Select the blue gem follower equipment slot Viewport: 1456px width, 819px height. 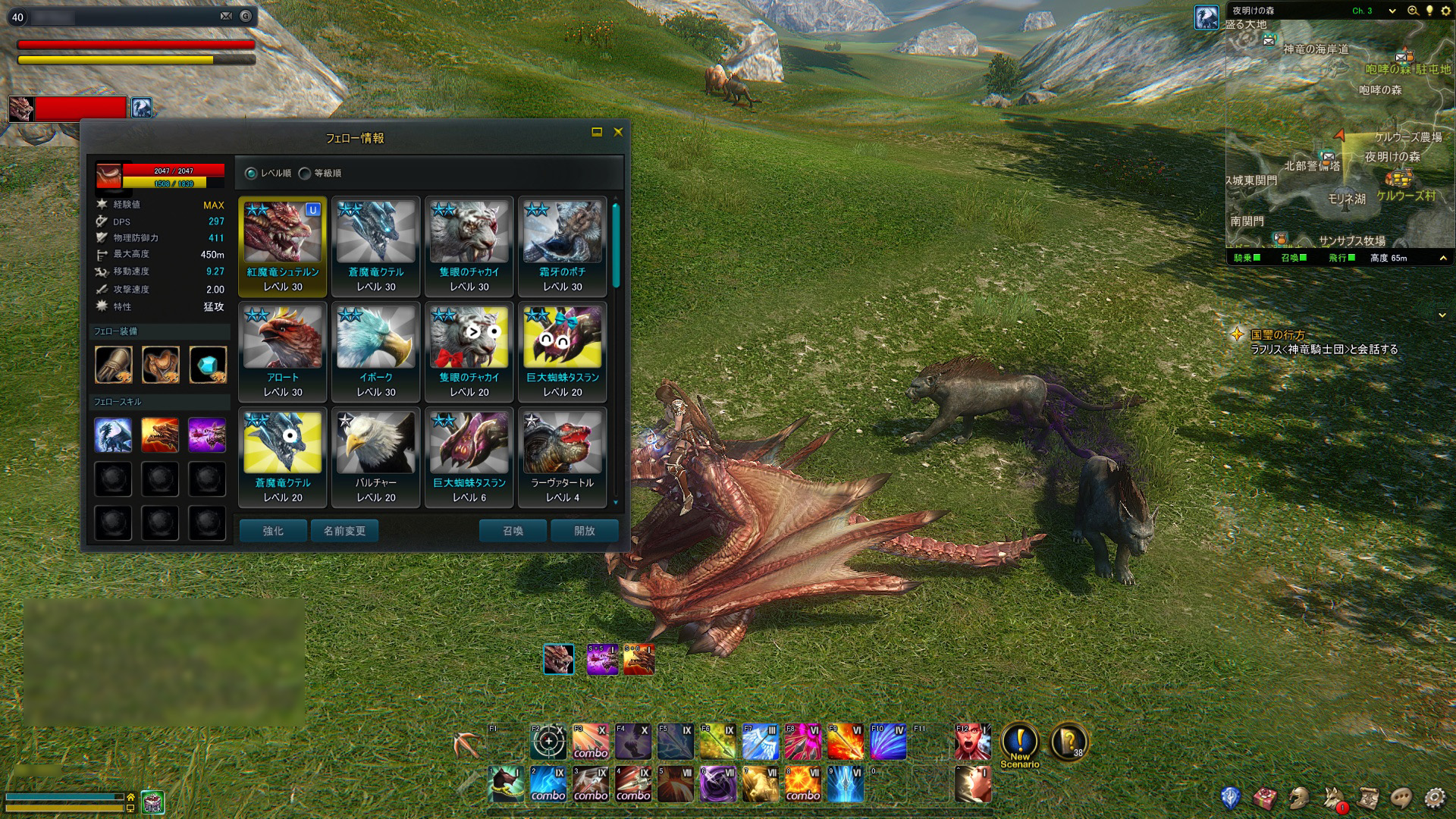point(207,365)
